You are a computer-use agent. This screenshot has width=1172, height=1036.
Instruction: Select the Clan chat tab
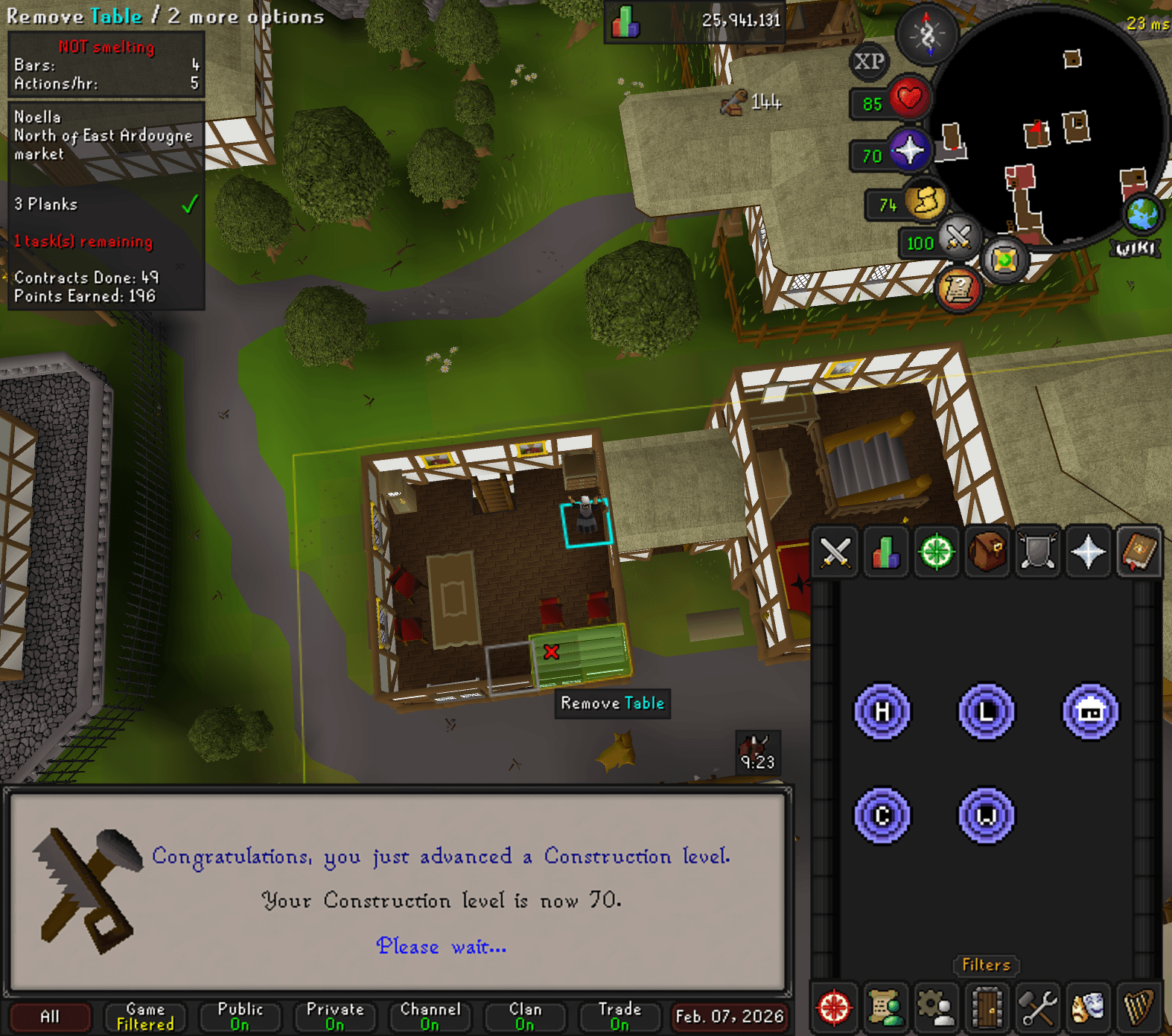523,1017
